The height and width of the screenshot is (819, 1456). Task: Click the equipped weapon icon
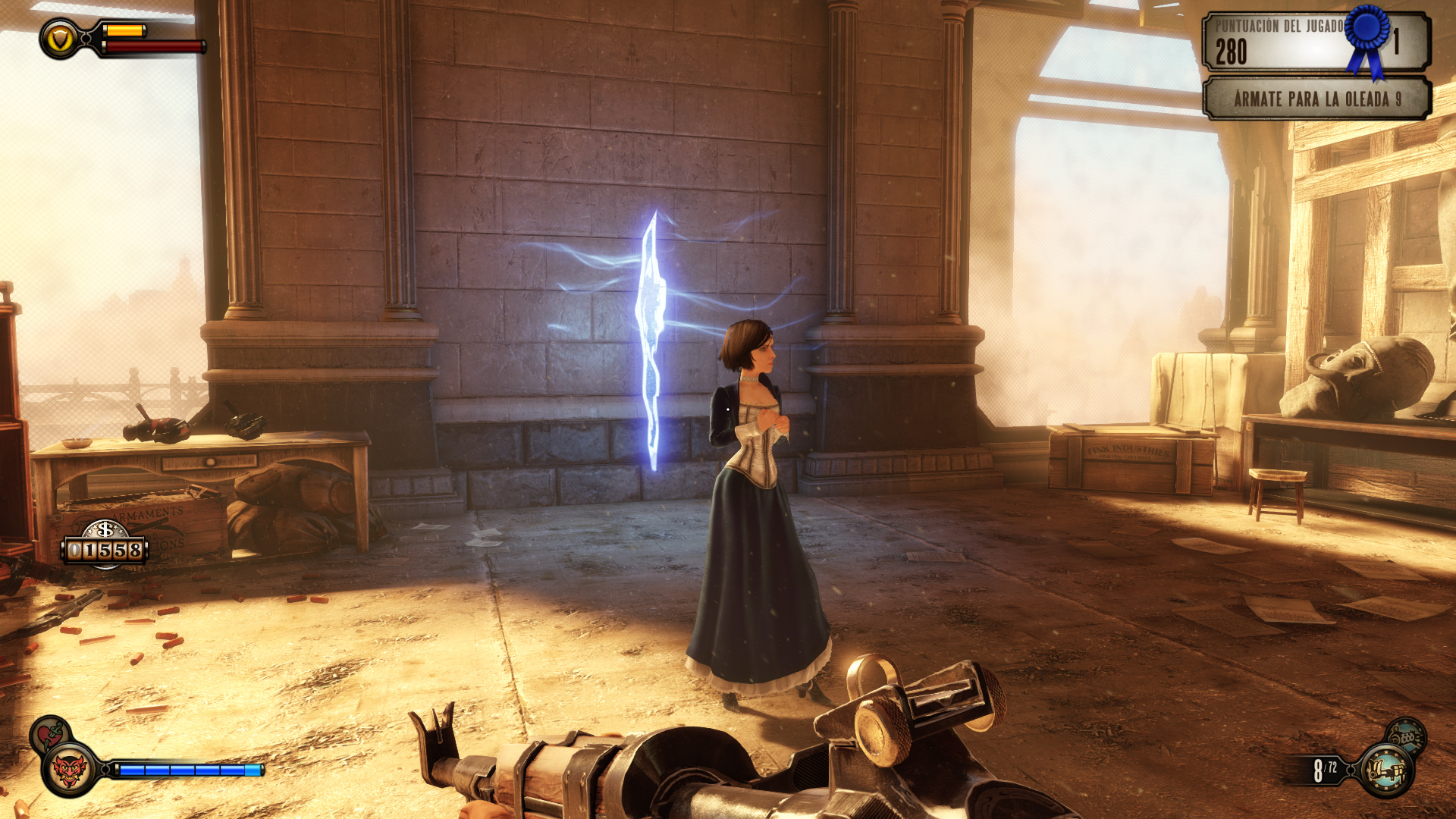1386,771
